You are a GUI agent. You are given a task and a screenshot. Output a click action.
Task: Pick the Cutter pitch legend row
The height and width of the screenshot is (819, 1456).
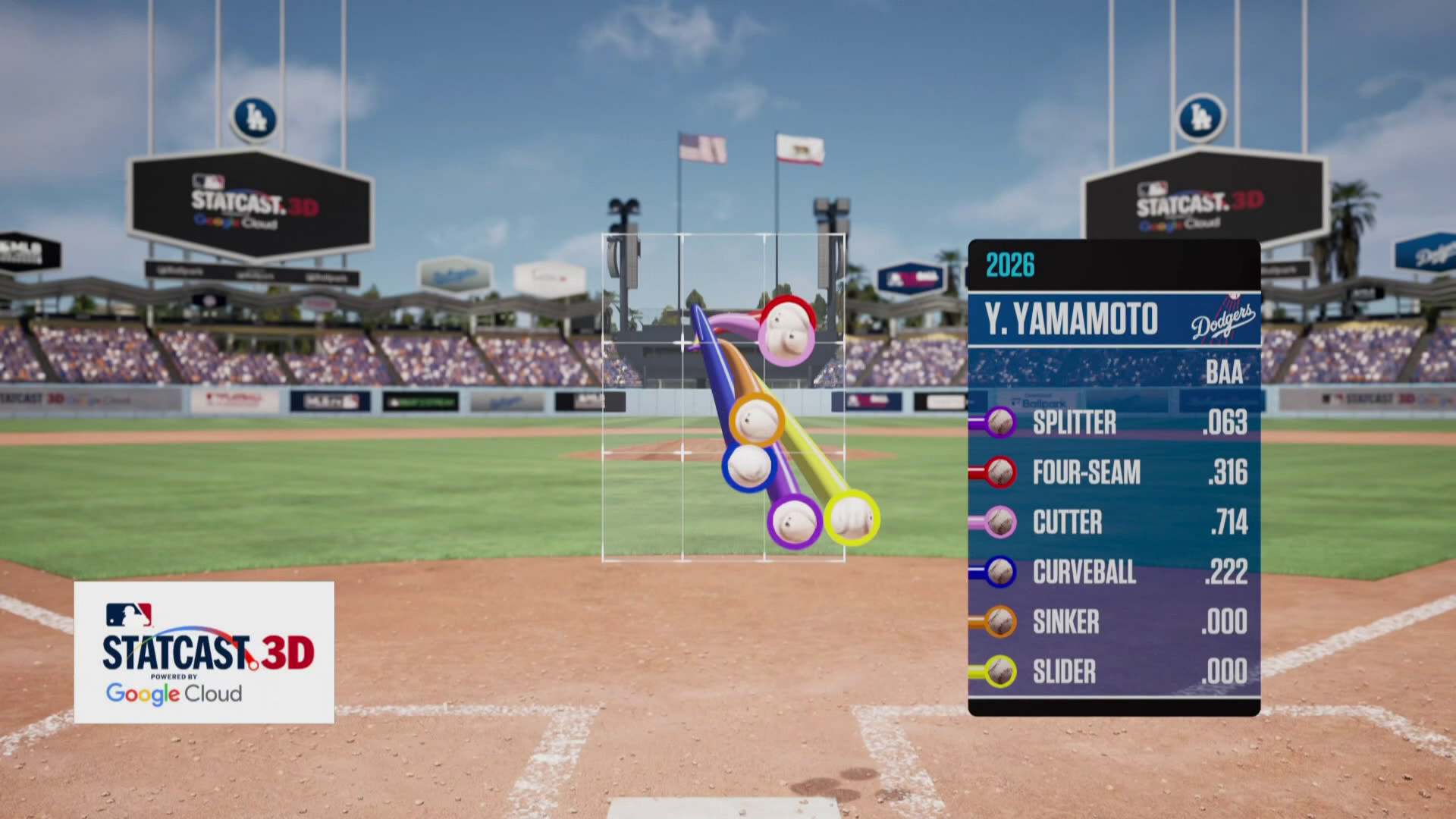[1113, 522]
